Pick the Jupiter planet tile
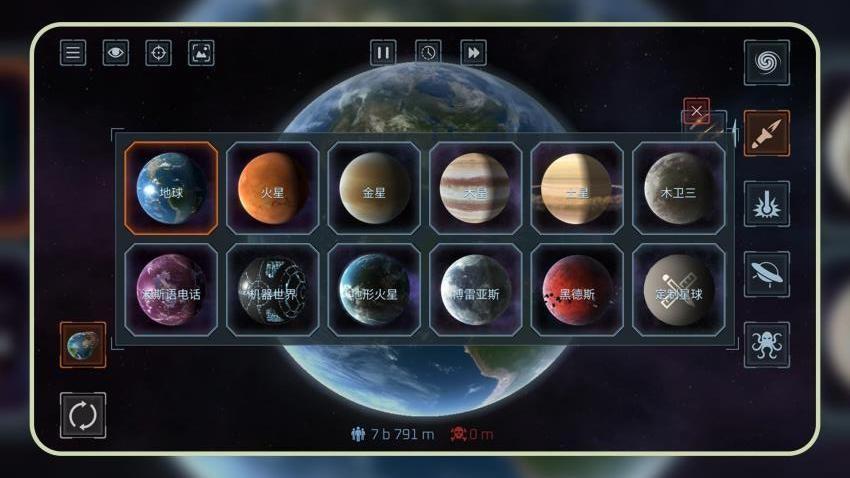 point(475,188)
